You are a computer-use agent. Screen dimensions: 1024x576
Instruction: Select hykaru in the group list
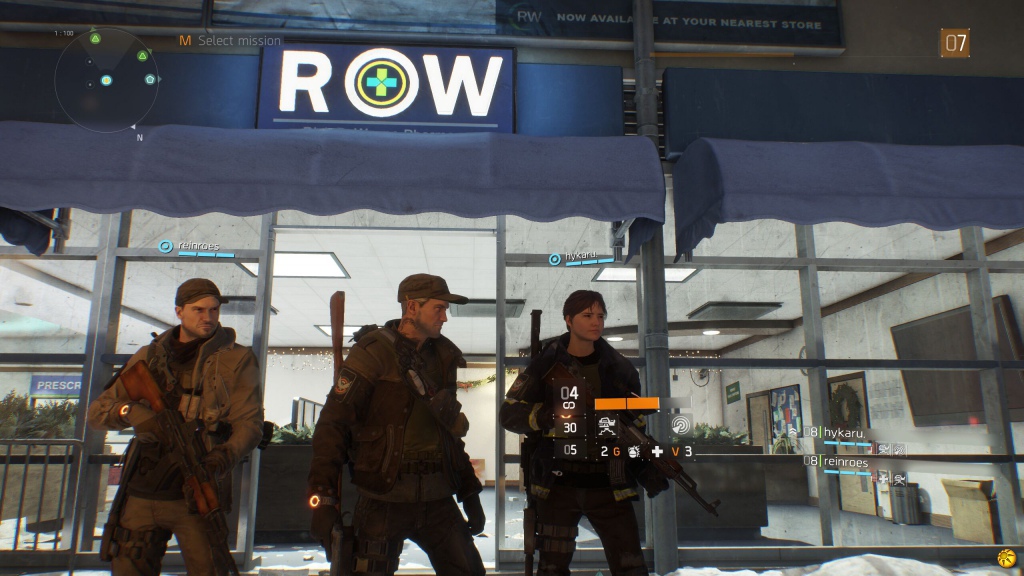[843, 433]
